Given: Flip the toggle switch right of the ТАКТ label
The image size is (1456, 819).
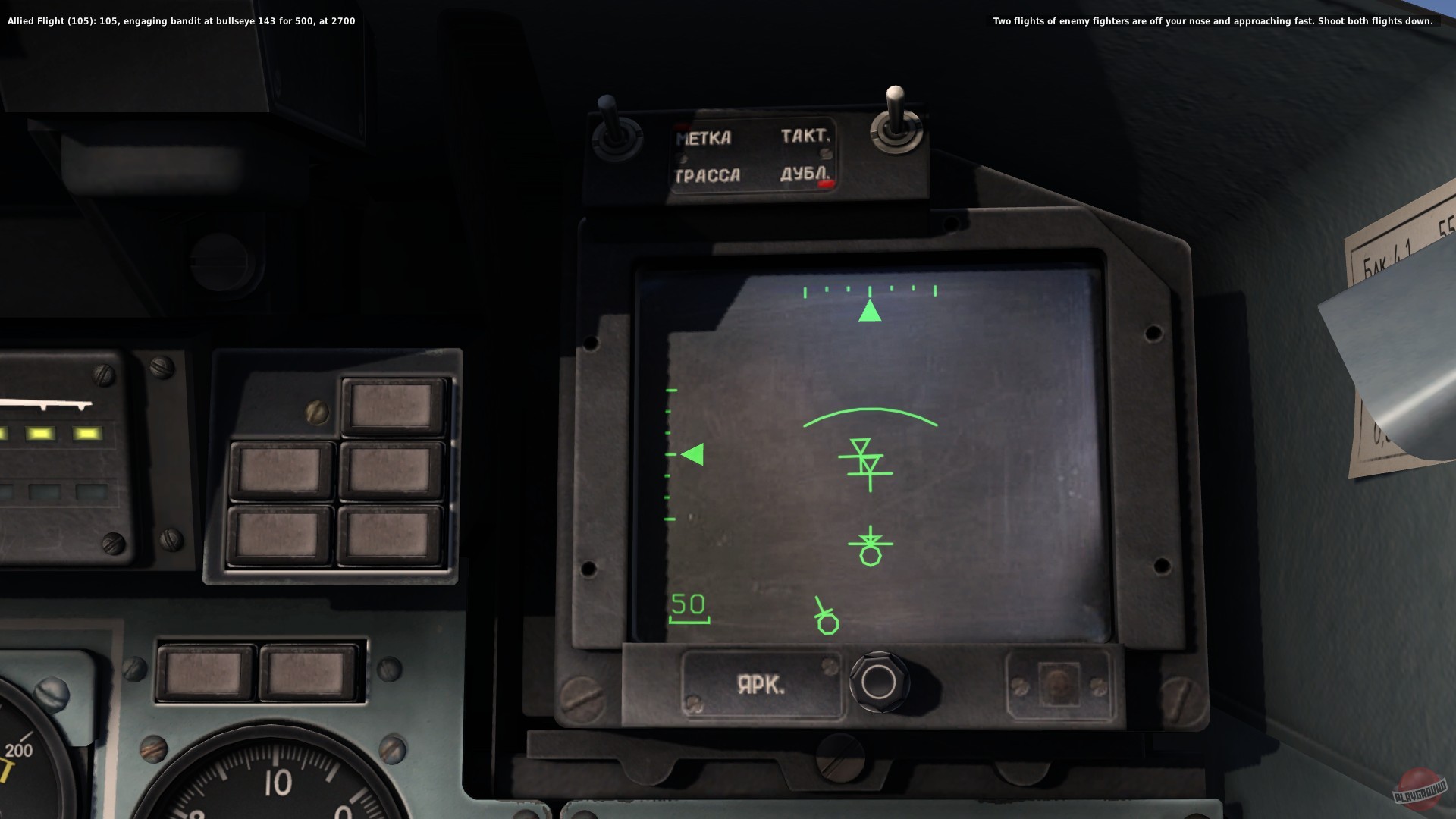Looking at the screenshot, I should [895, 114].
